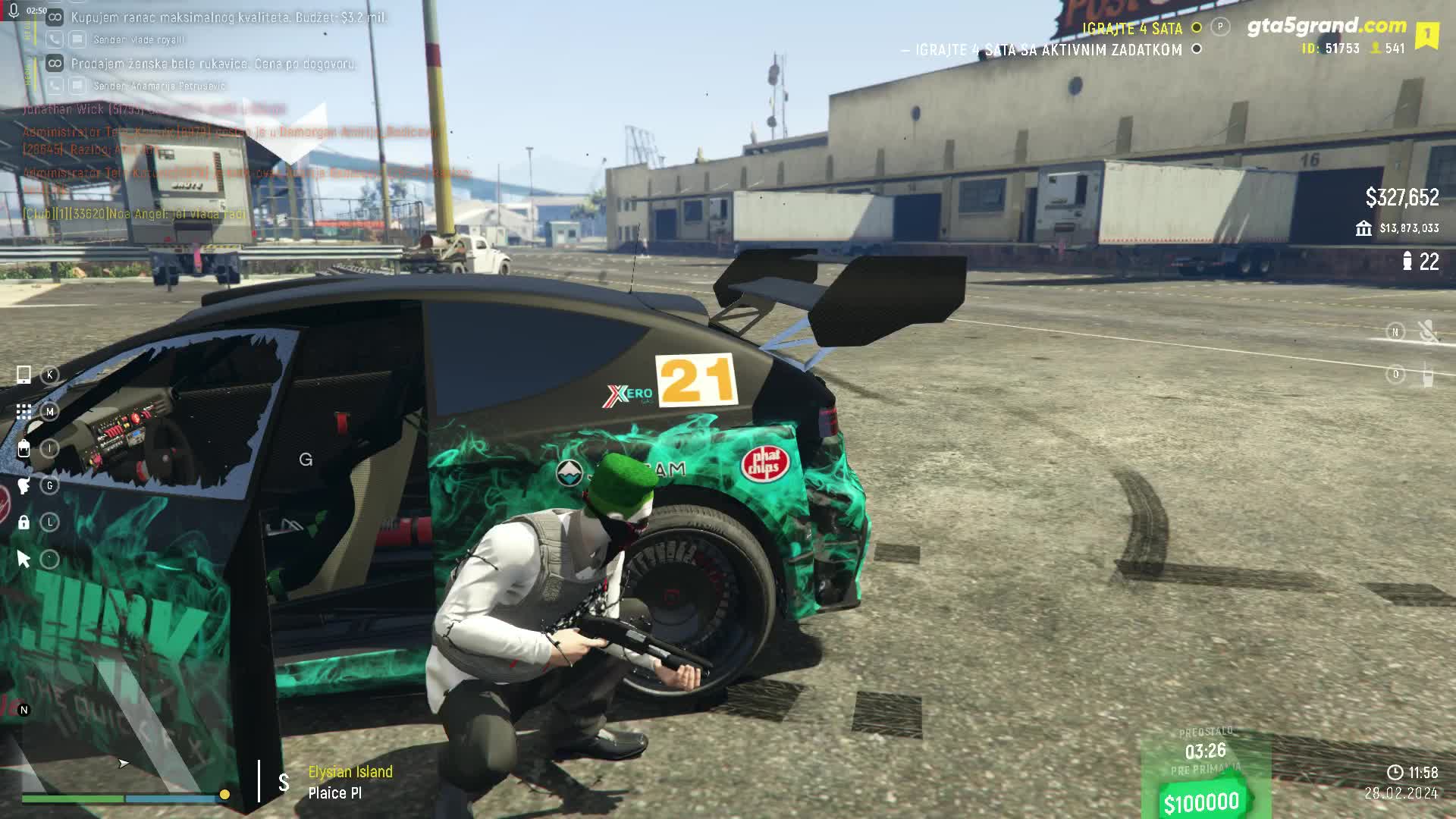
Task: Click the voice recording microphone indicator
Action: 14,11
